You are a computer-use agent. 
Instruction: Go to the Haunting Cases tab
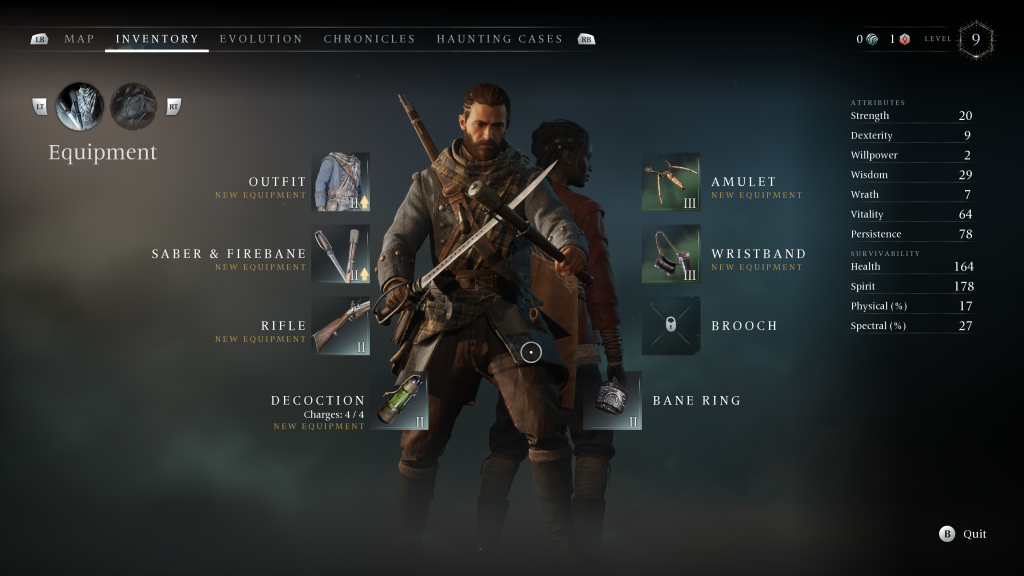point(499,39)
